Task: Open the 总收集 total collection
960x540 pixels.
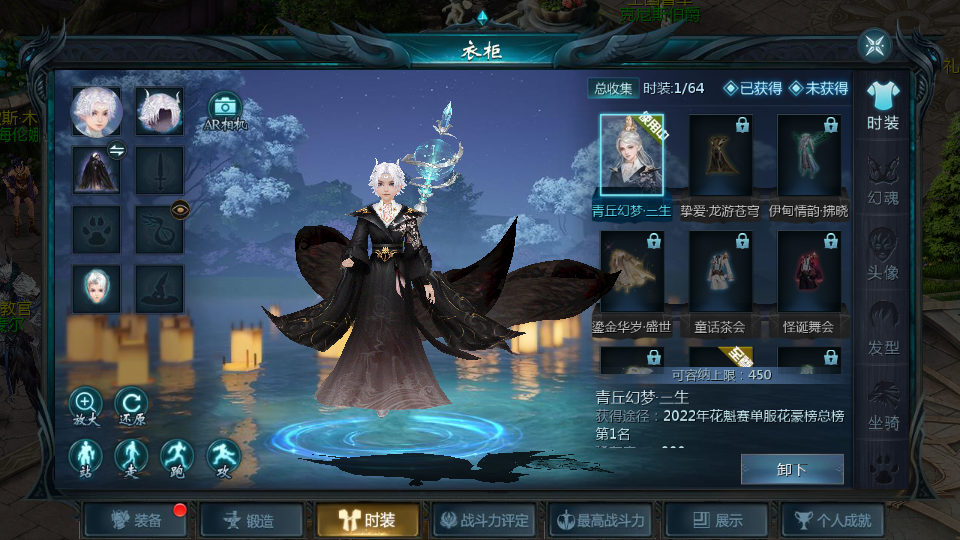Action: tap(612, 88)
